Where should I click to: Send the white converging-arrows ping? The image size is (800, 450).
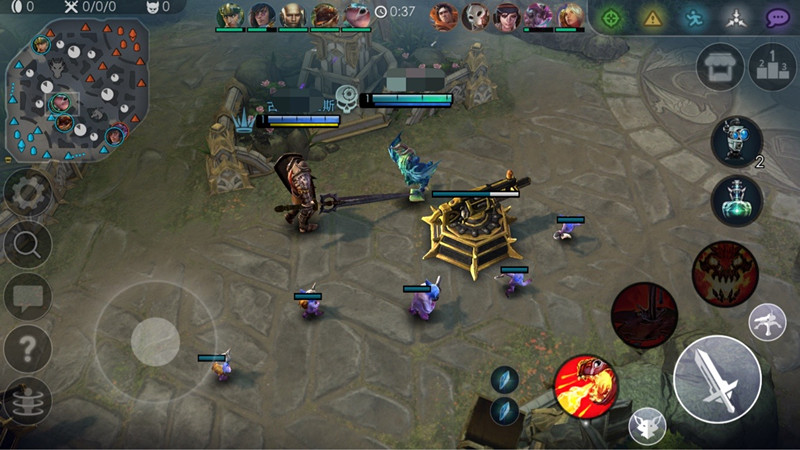(x=737, y=17)
